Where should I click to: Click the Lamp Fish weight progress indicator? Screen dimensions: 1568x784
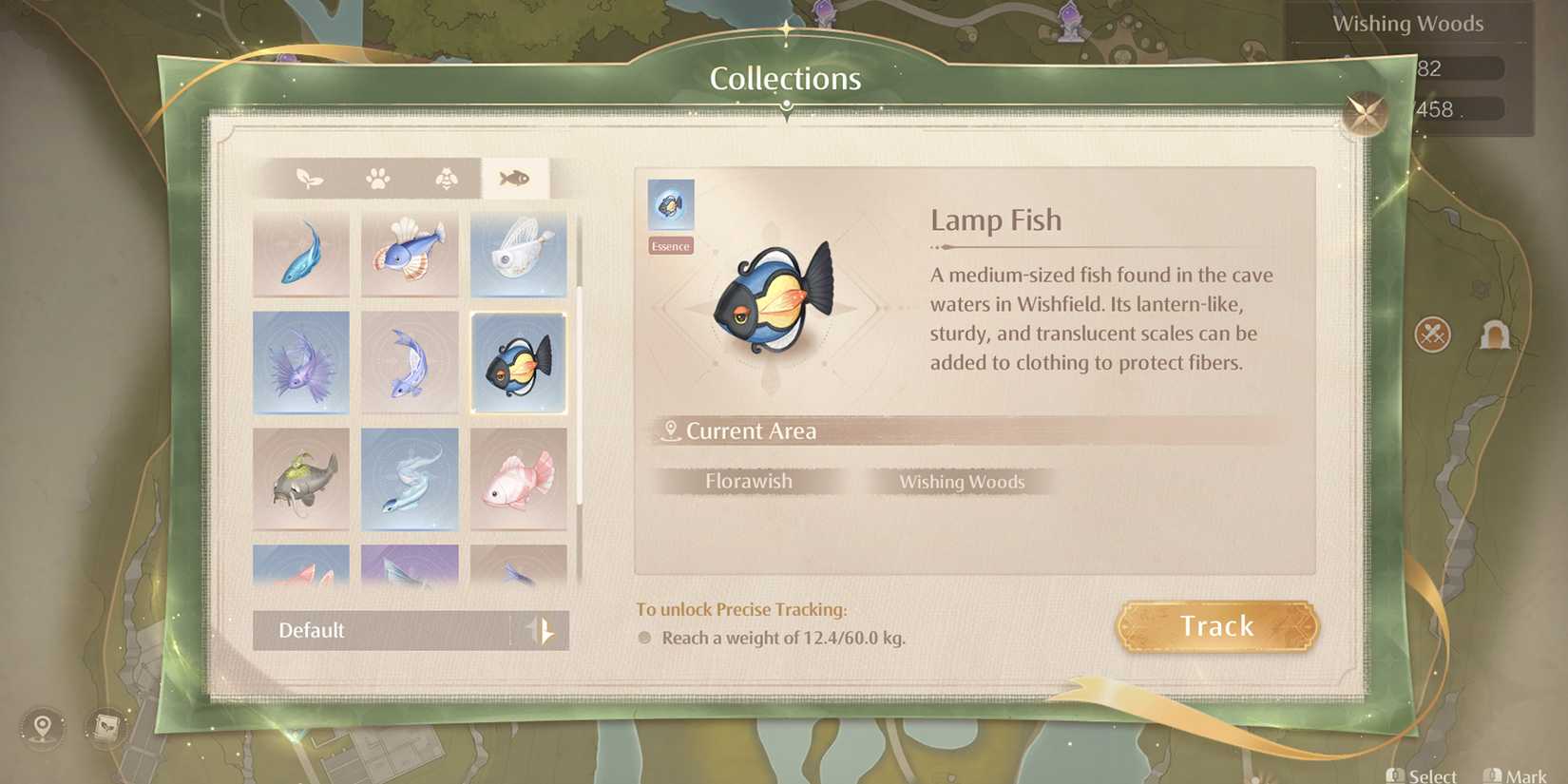tap(782, 638)
